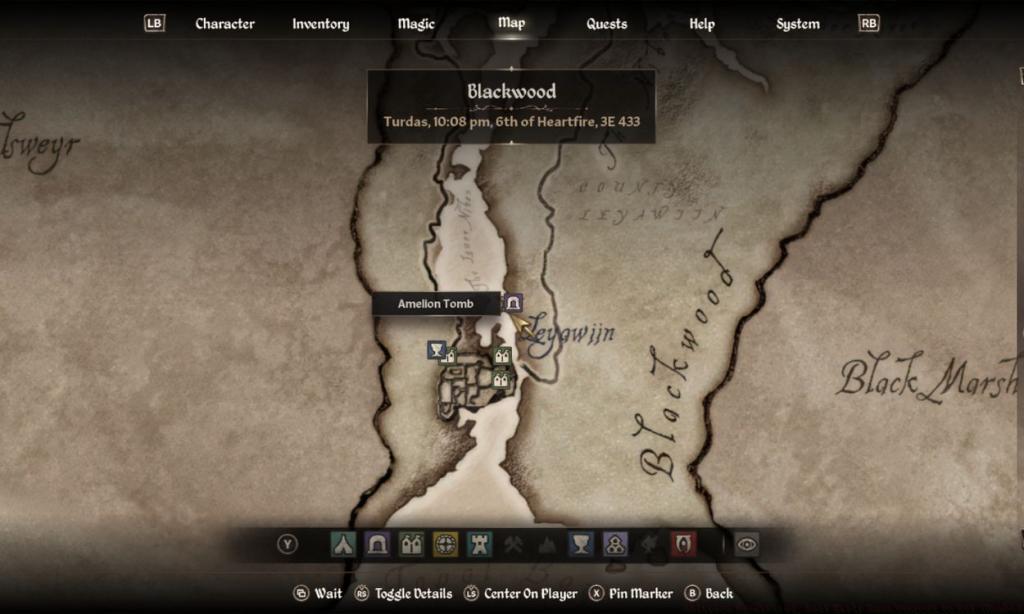
Task: Toggle the yellow compass filter icon
Action: (x=445, y=544)
